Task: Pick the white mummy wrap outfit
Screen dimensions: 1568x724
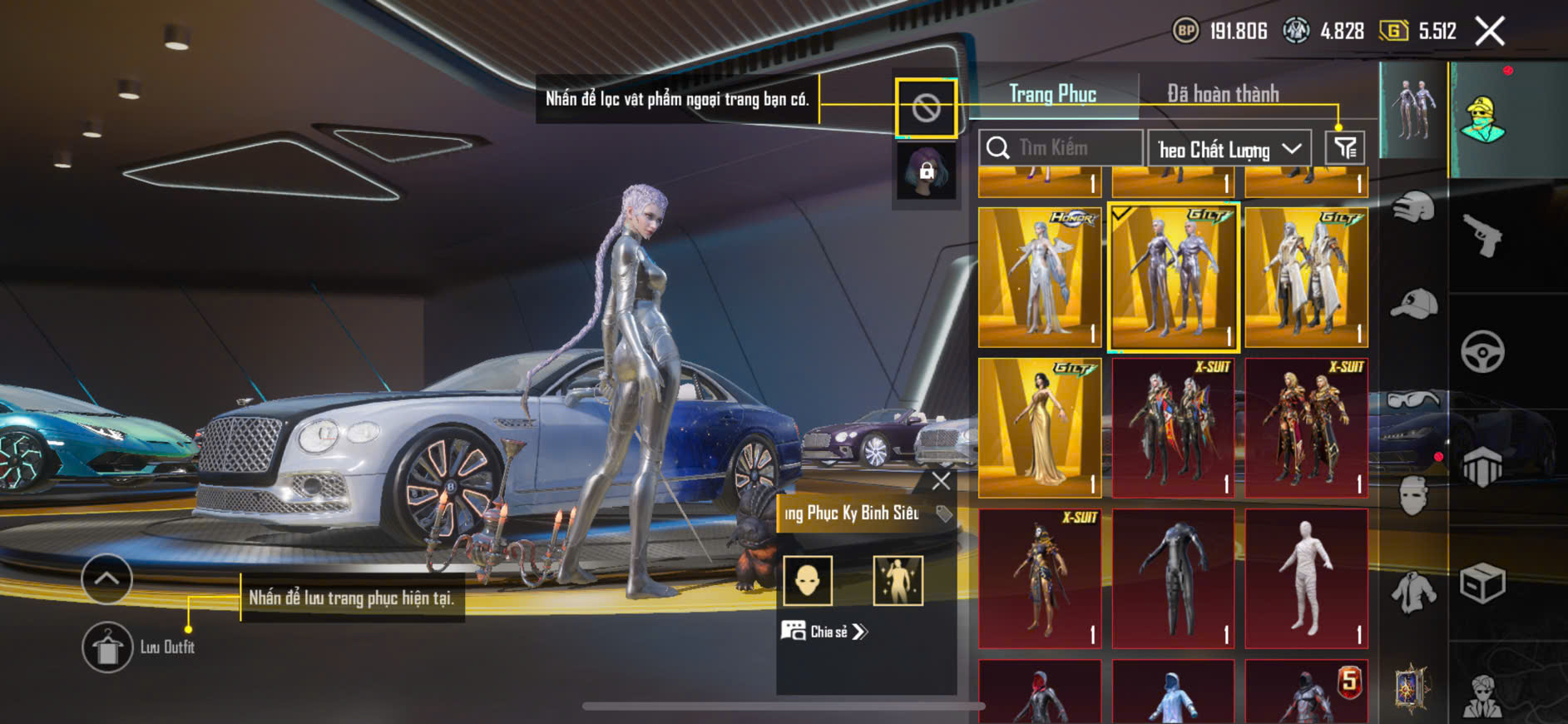Action: 1306,578
